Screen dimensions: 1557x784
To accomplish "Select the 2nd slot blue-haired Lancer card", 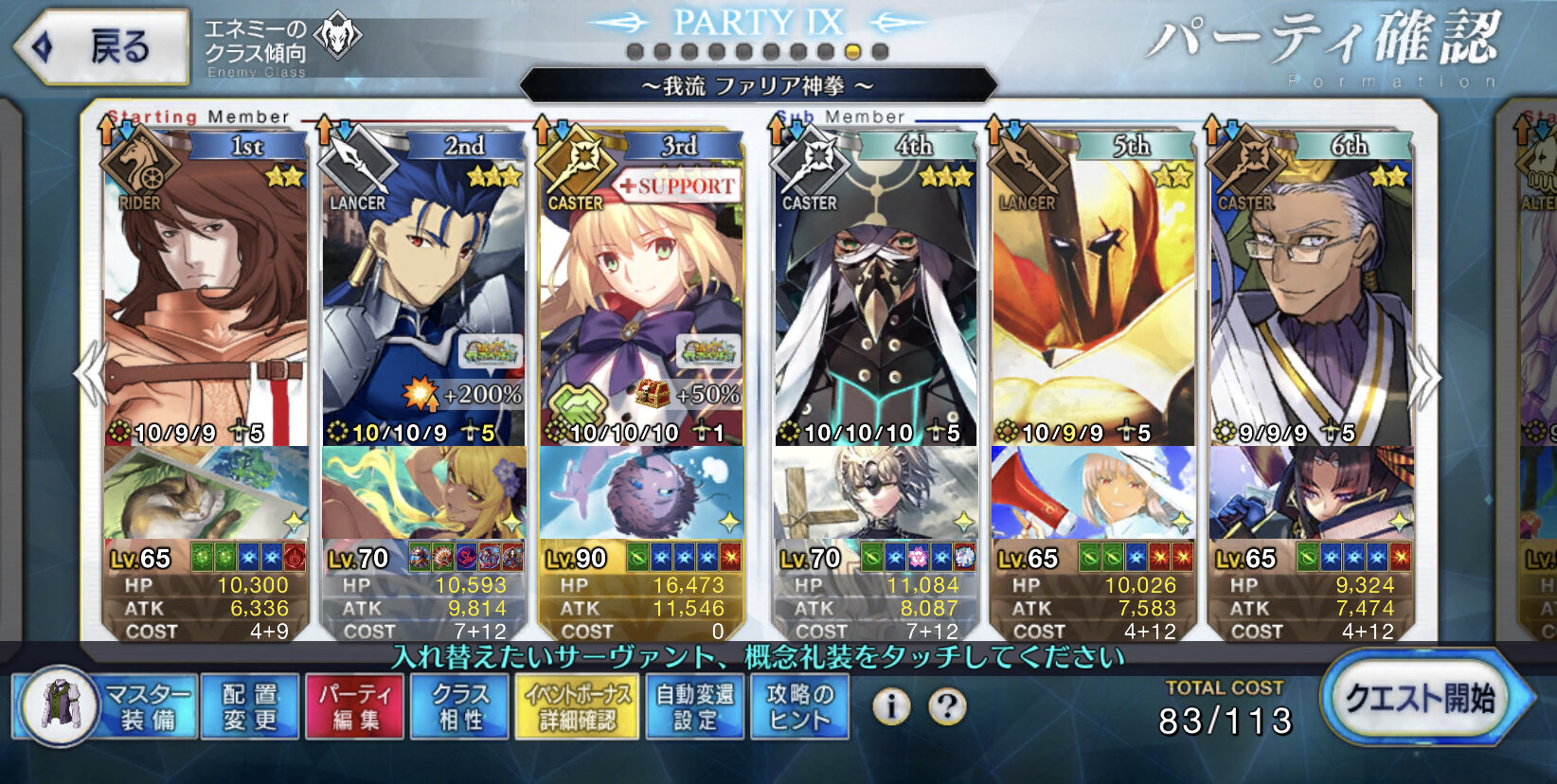I will 423,294.
